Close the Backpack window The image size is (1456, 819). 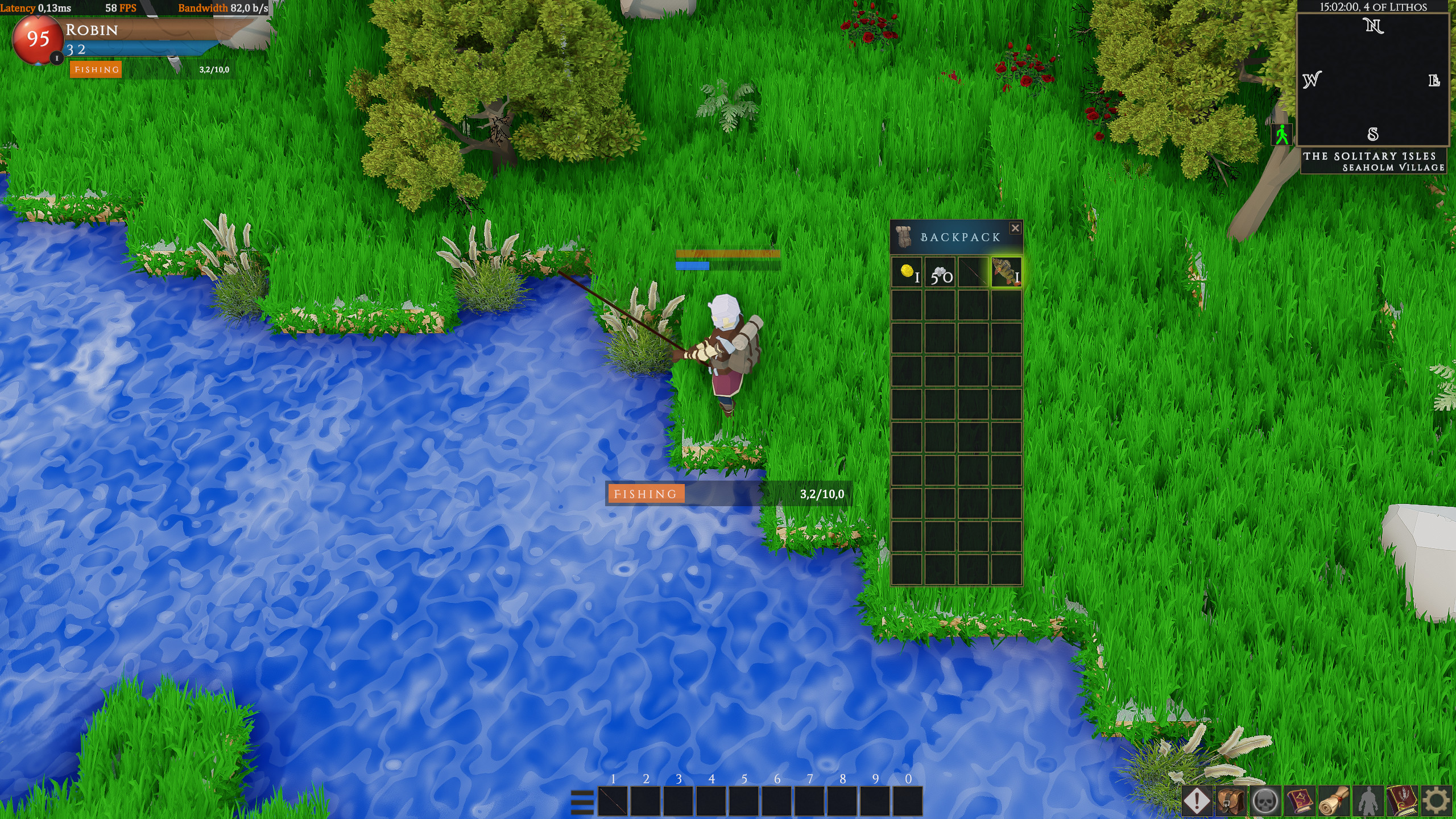tap(1016, 228)
